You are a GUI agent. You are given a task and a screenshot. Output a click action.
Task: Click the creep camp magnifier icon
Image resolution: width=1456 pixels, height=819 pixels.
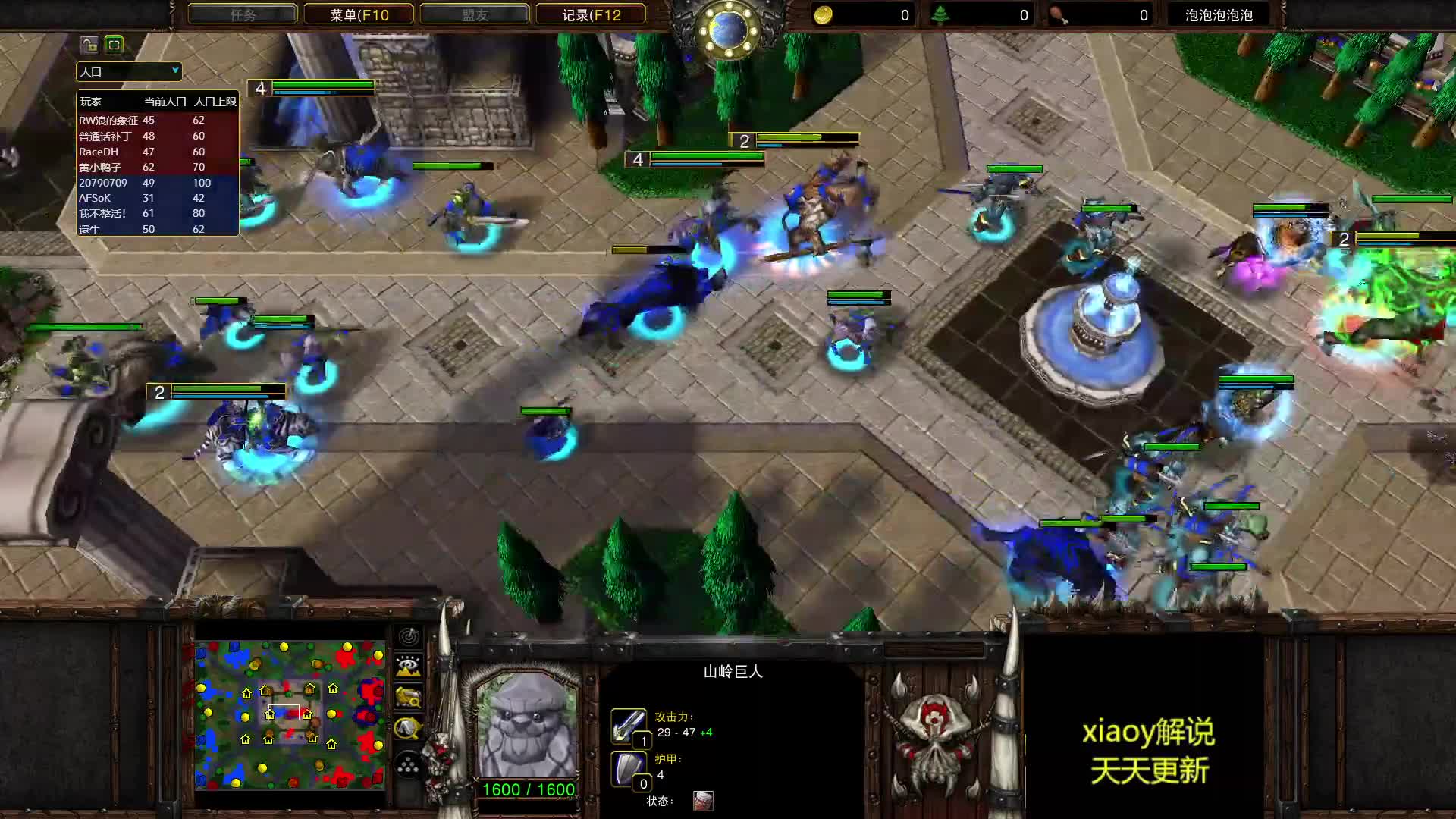coord(409,696)
